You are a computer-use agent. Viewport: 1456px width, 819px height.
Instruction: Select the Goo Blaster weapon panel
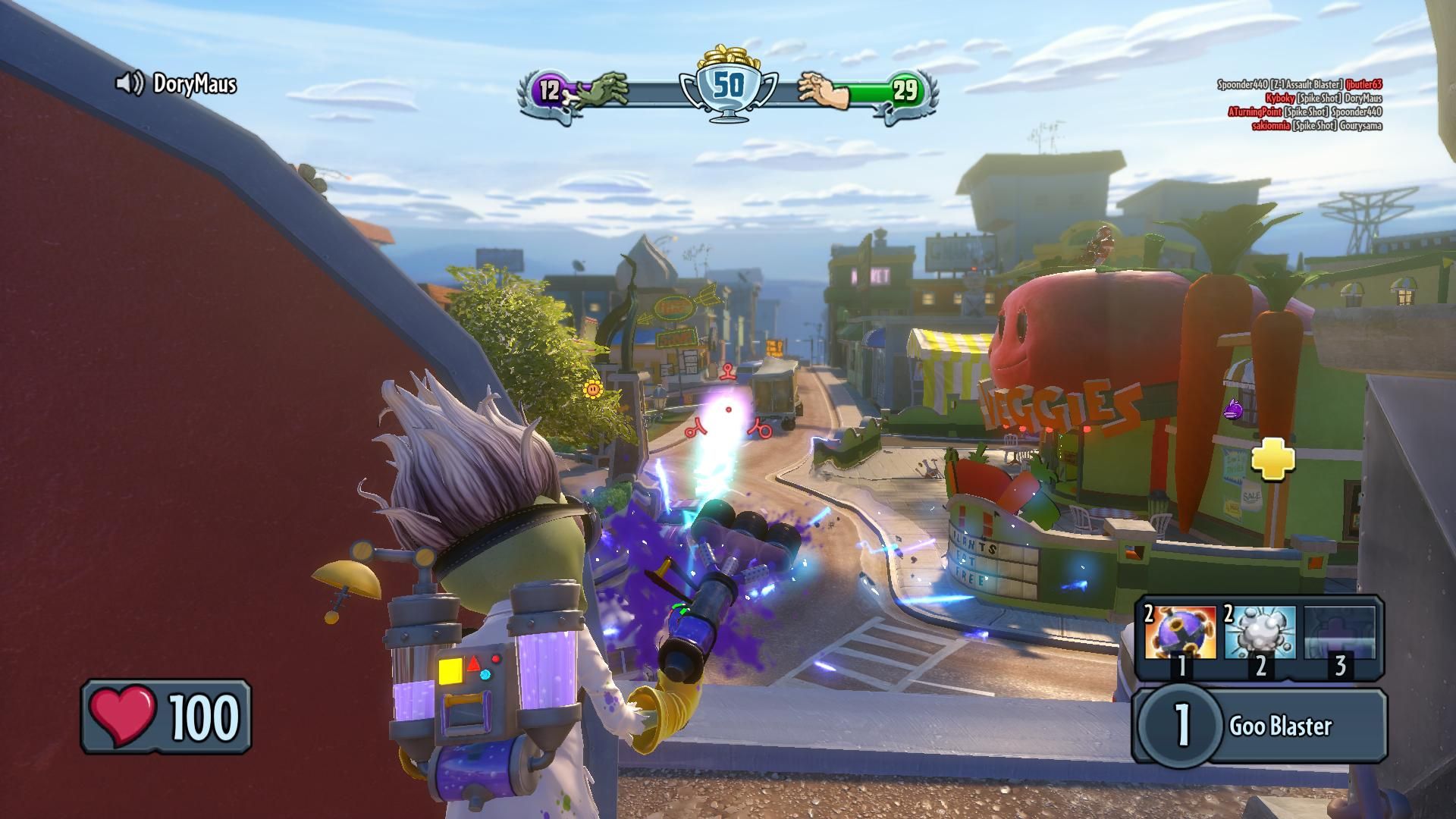coord(1260,726)
